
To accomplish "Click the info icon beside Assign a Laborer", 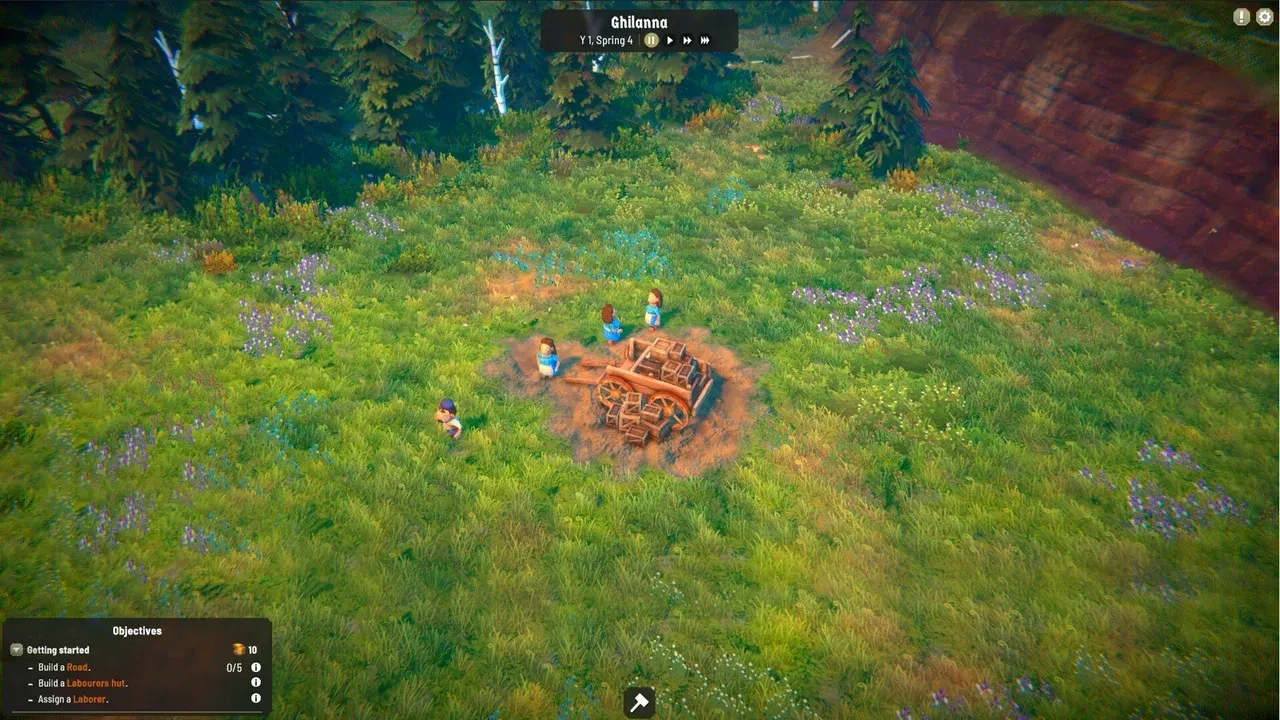I will pyautogui.click(x=255, y=698).
